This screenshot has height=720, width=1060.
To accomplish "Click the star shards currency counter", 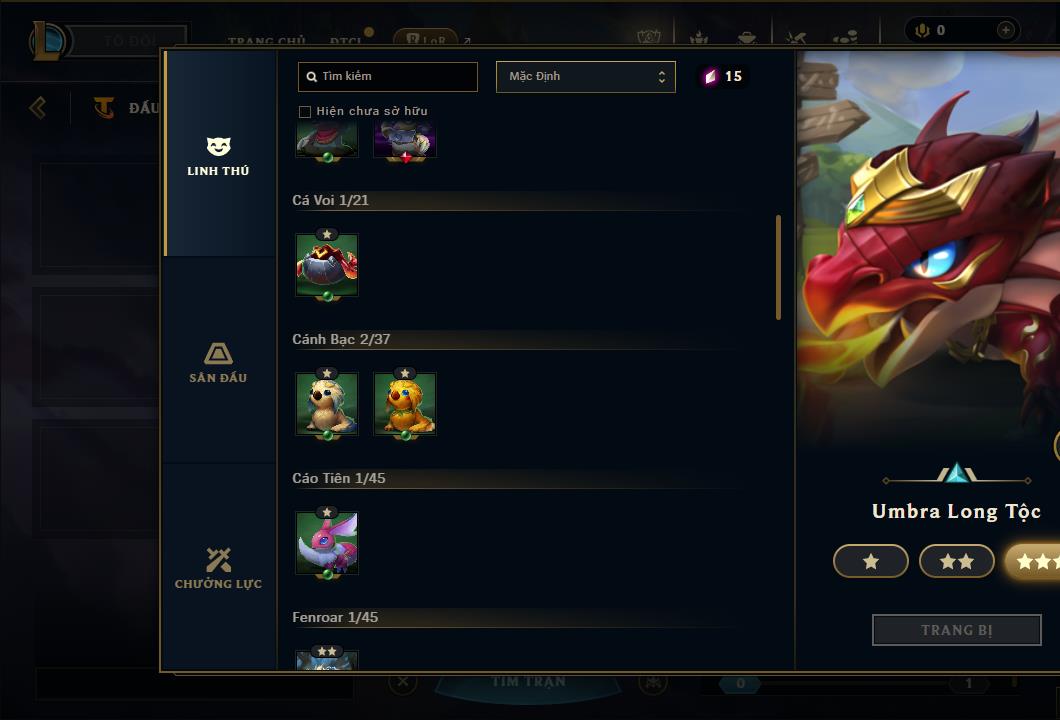I will (723, 77).
